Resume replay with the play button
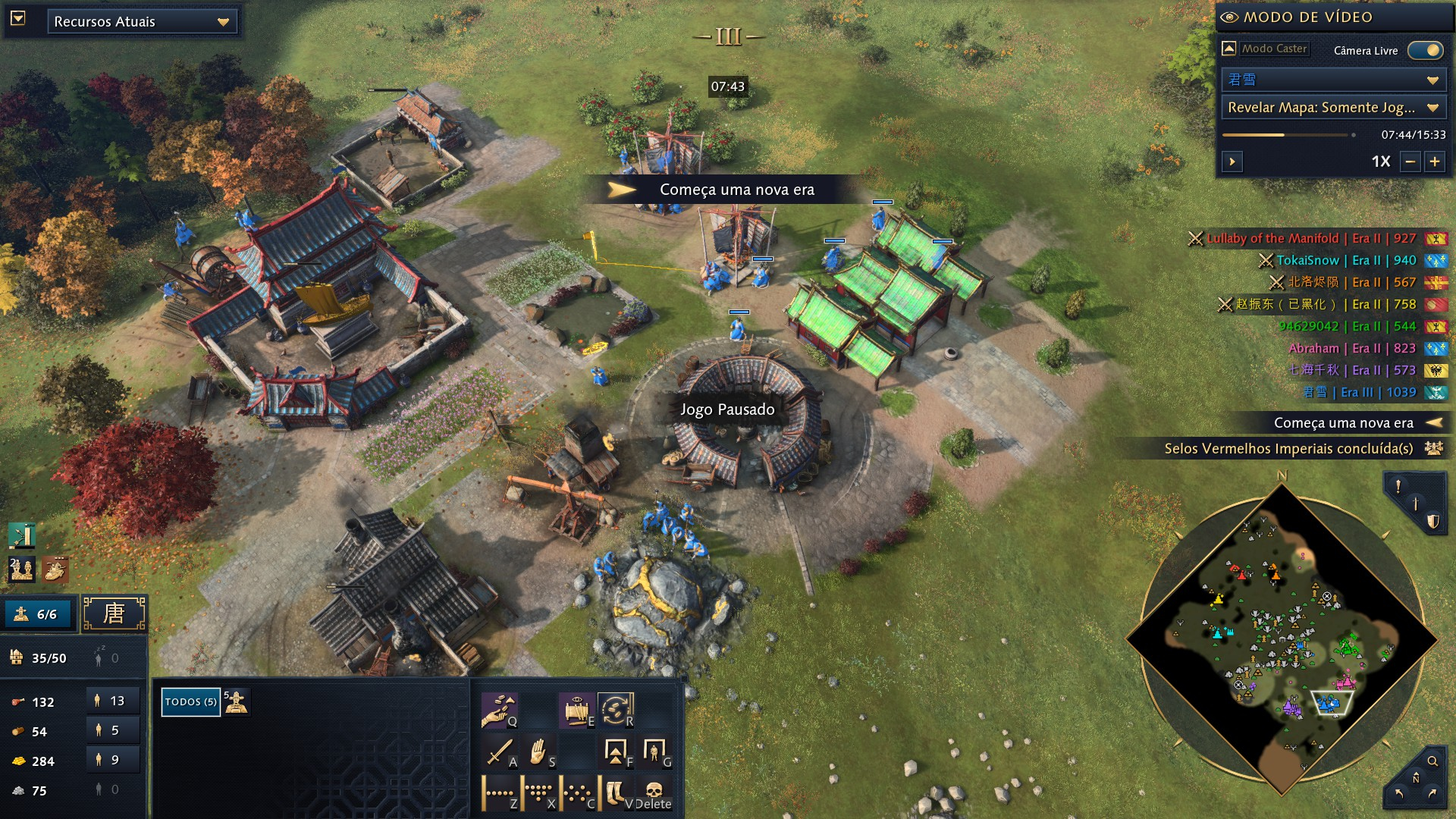Viewport: 1456px width, 819px height. pos(1232,162)
